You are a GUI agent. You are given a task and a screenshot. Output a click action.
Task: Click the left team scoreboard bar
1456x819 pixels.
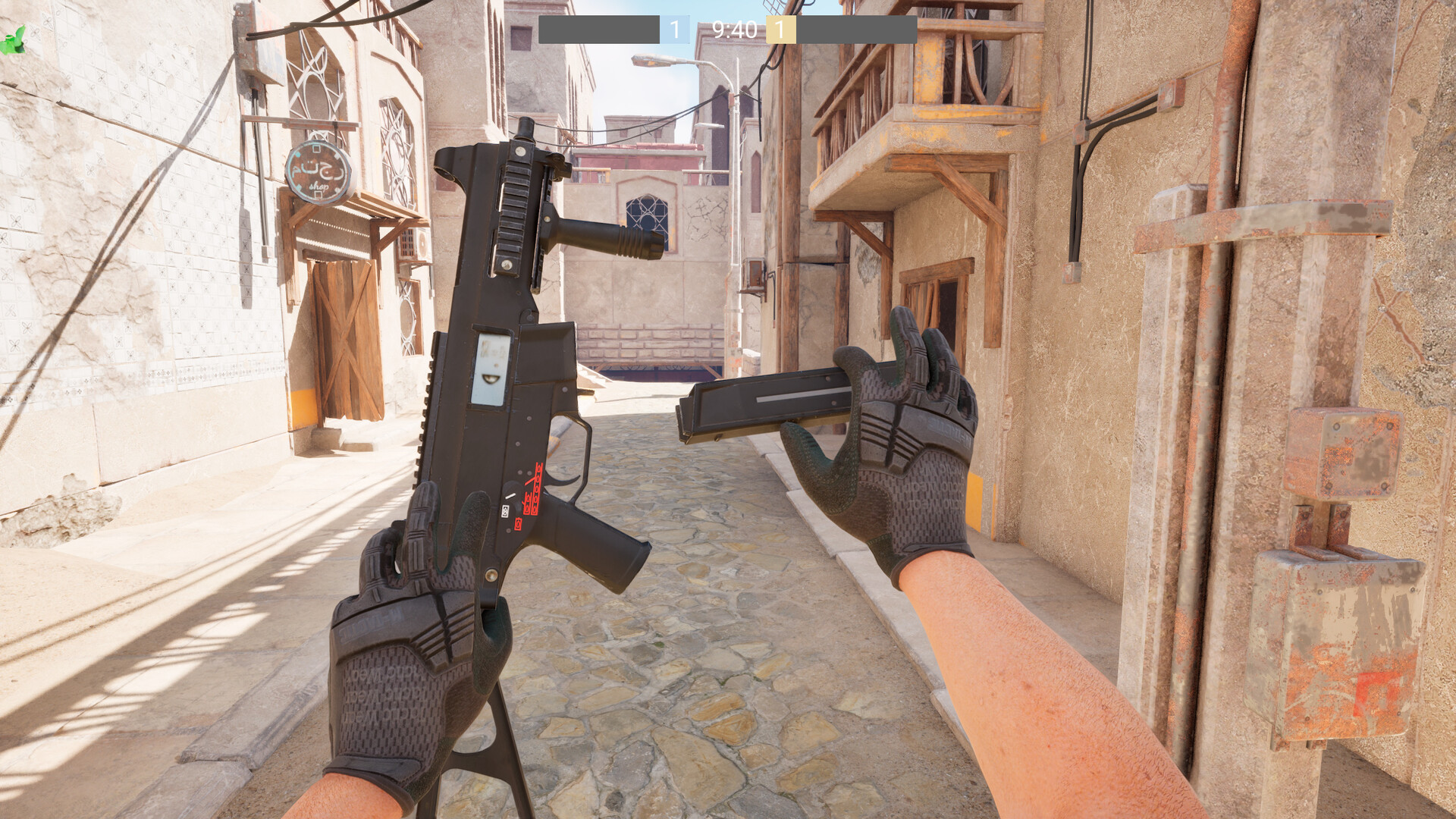click(x=599, y=29)
